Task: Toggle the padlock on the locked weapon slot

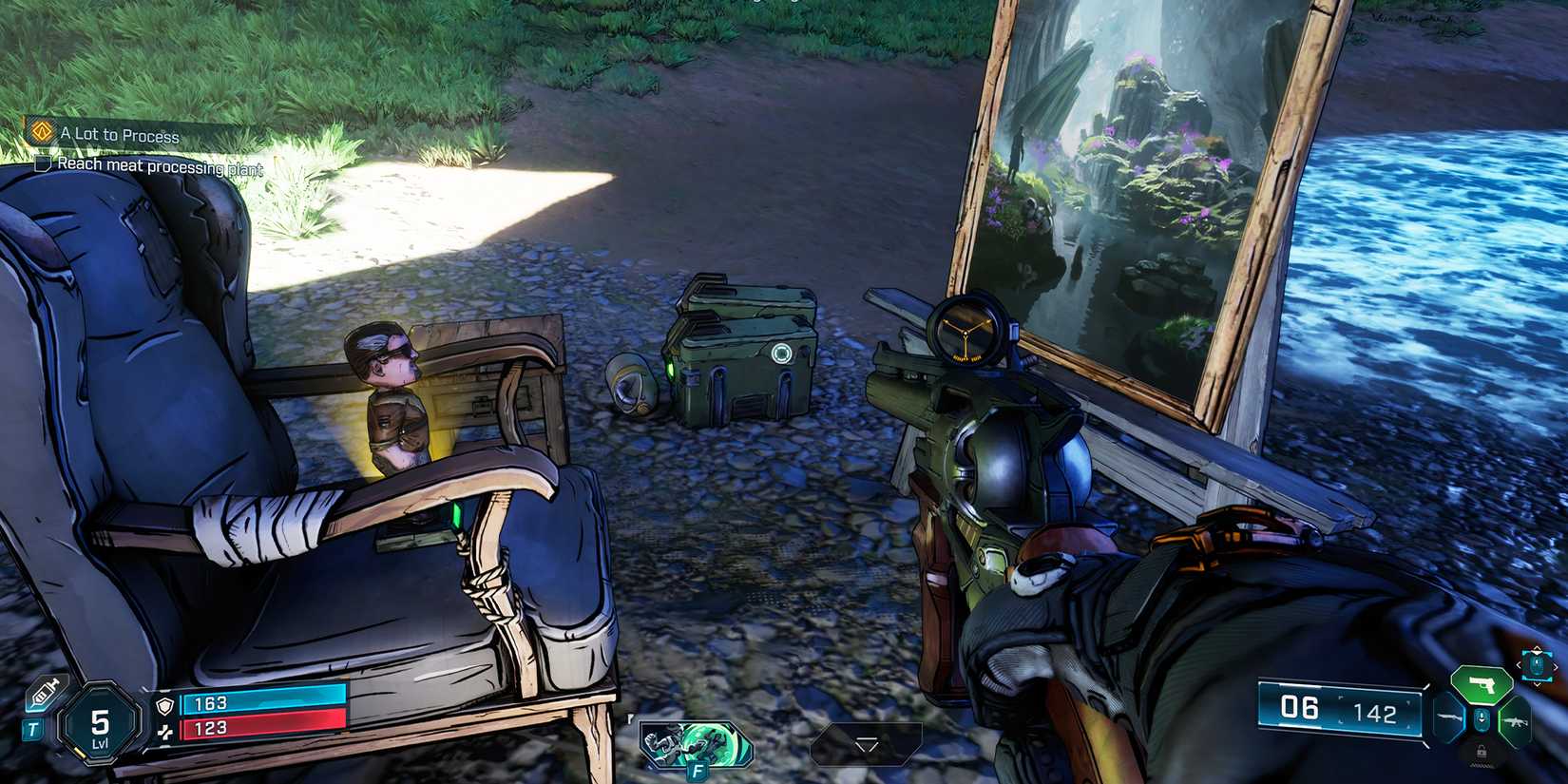Action: pyautogui.click(x=1482, y=752)
